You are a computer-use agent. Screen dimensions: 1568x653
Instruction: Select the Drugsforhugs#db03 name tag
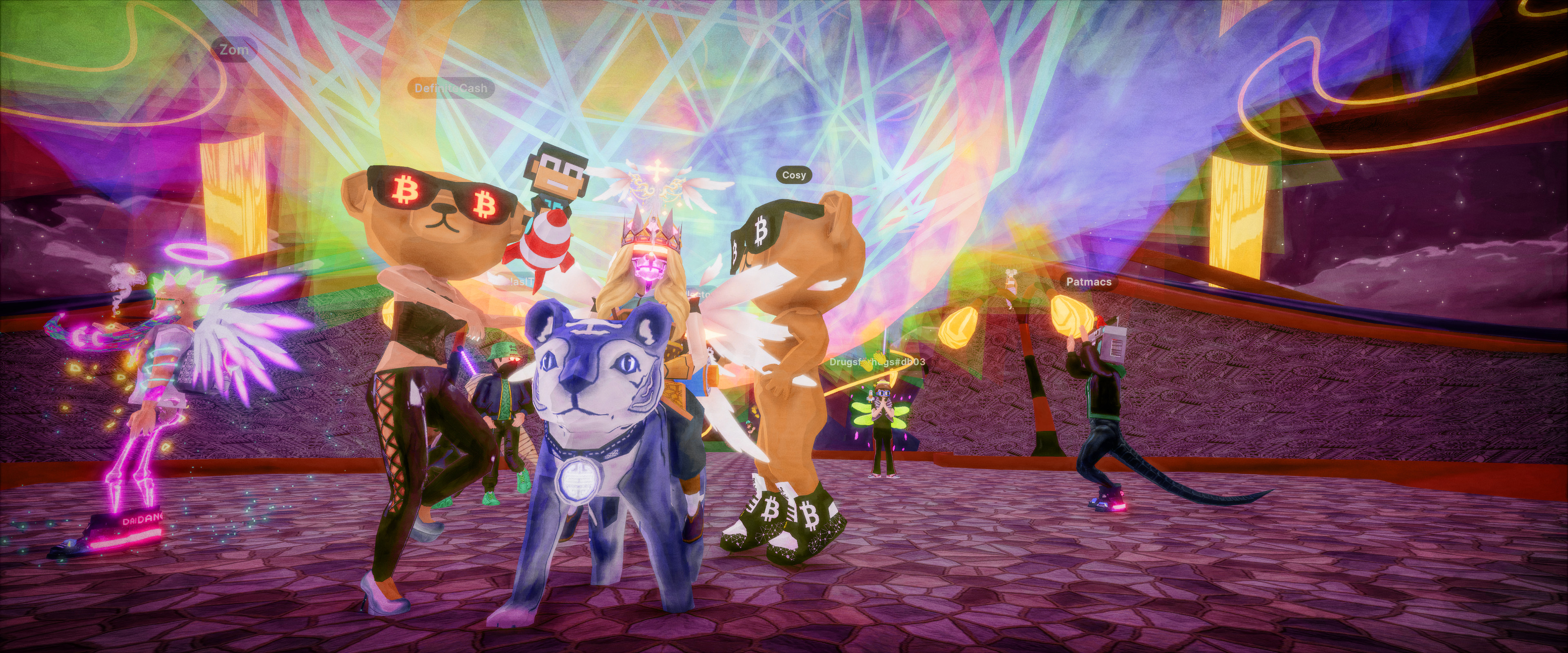(x=877, y=362)
